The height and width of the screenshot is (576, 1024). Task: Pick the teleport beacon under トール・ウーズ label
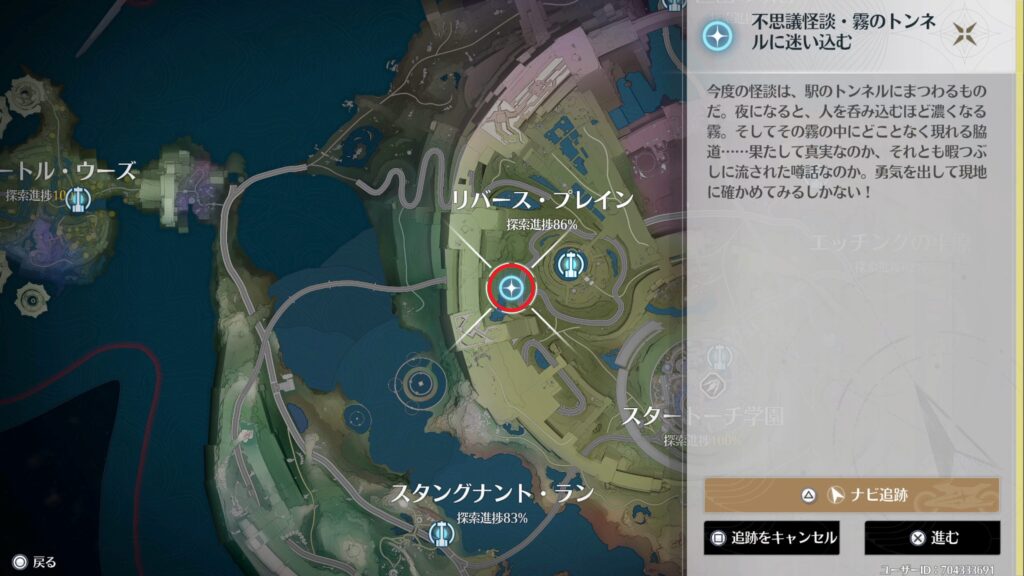77,200
